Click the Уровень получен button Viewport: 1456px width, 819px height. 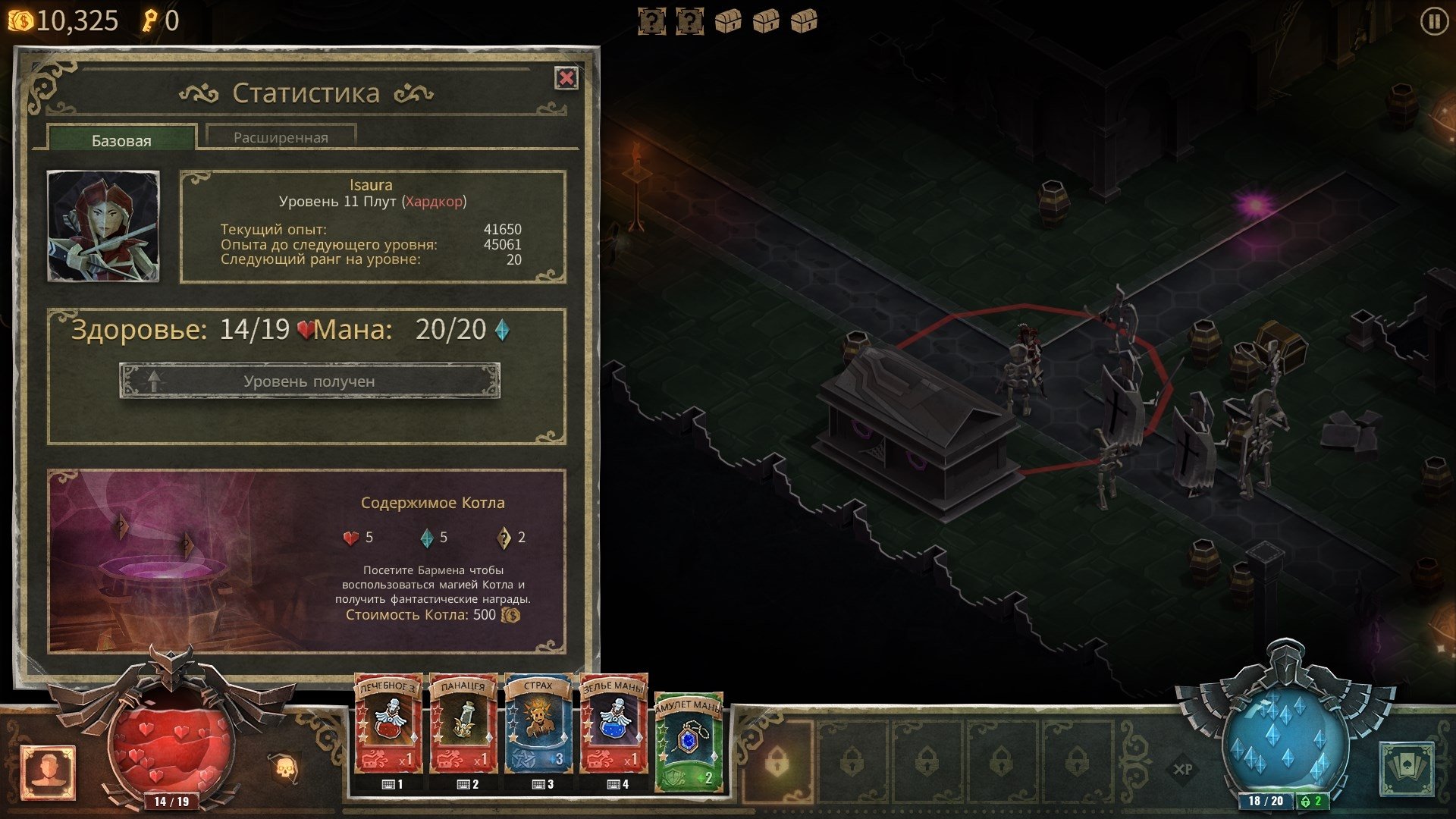point(309,381)
